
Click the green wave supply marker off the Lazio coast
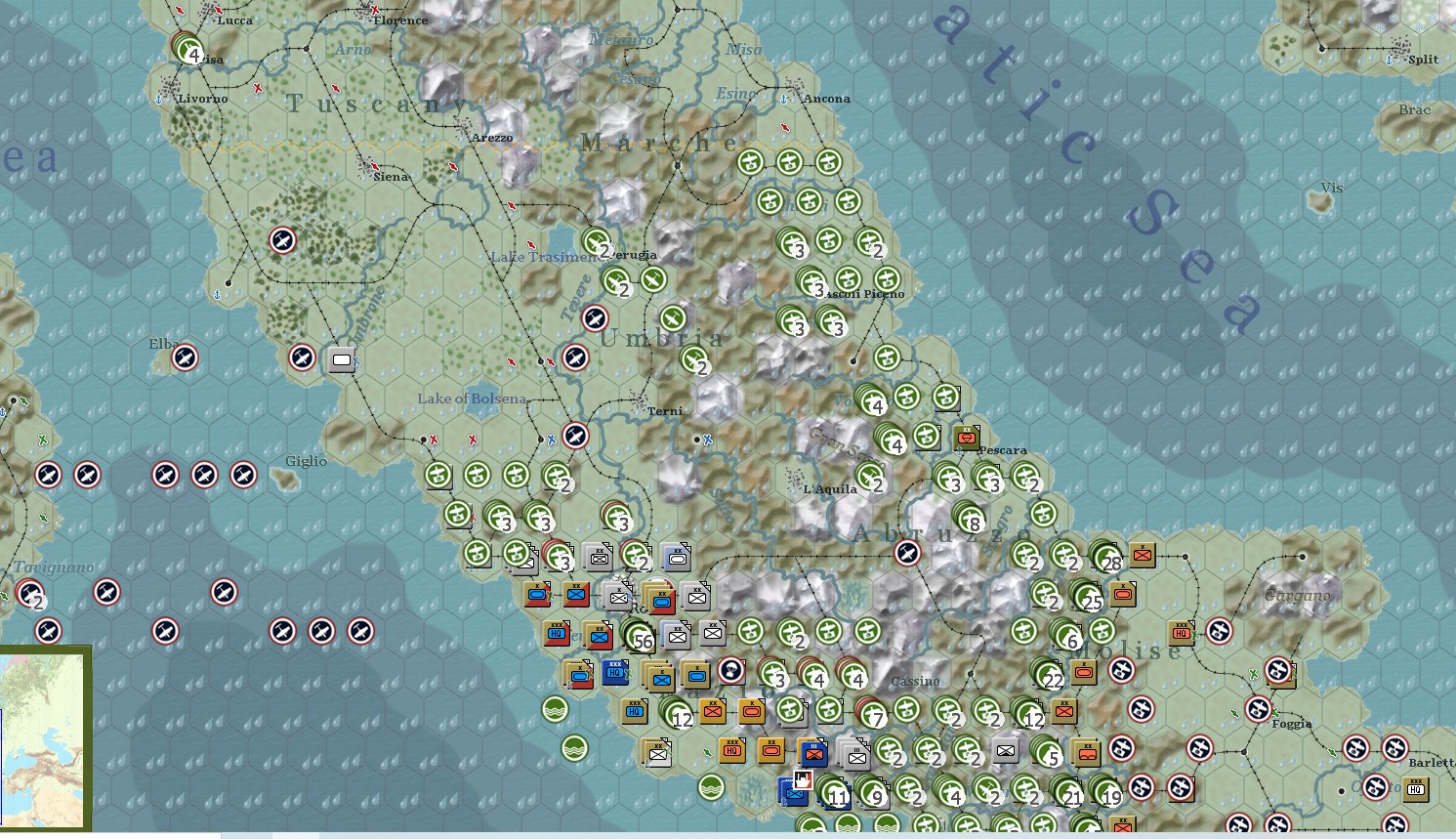[x=557, y=708]
